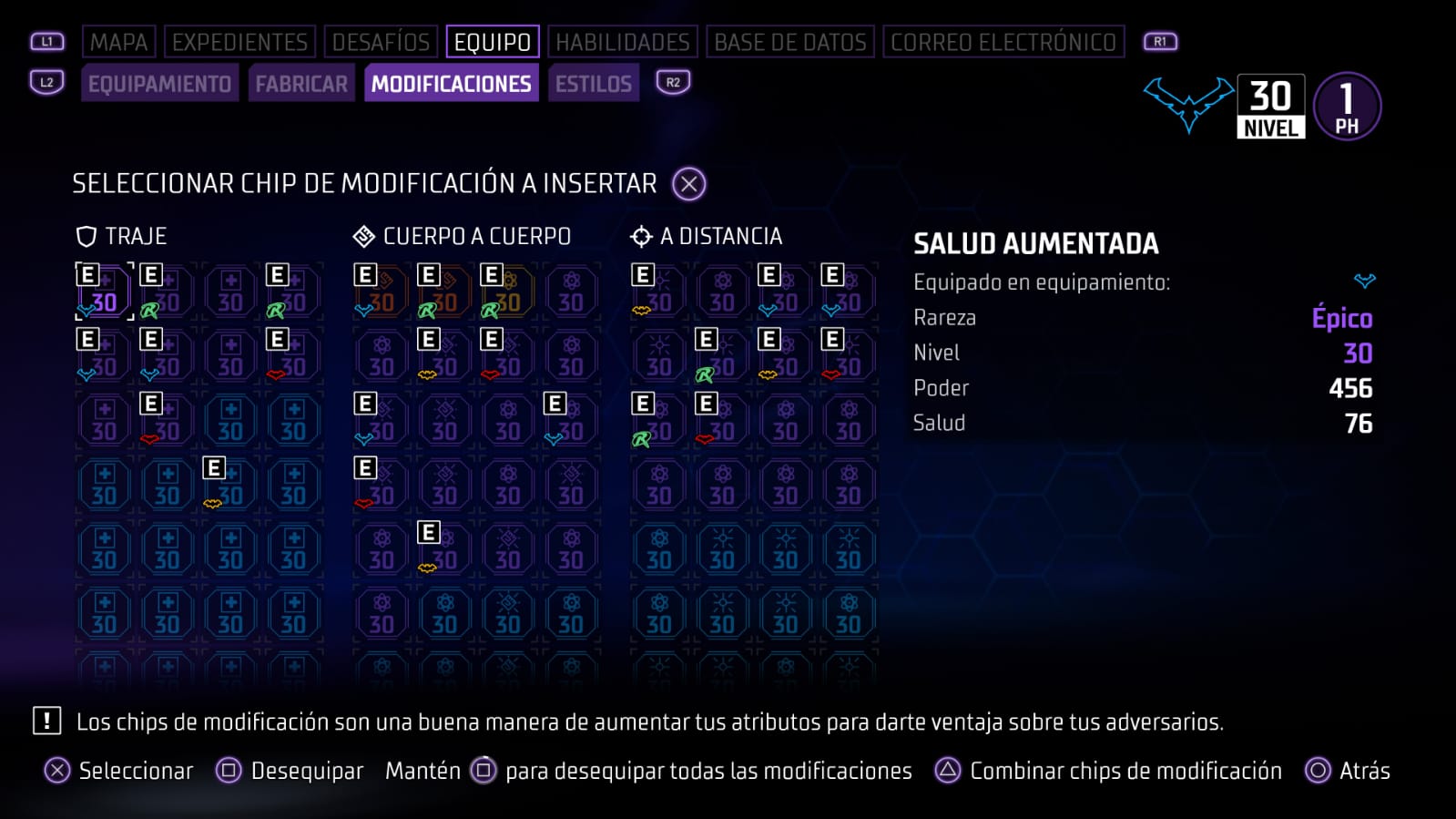Open the Fabricar sub-tab
Screen dimensions: 1456x819
(x=301, y=84)
